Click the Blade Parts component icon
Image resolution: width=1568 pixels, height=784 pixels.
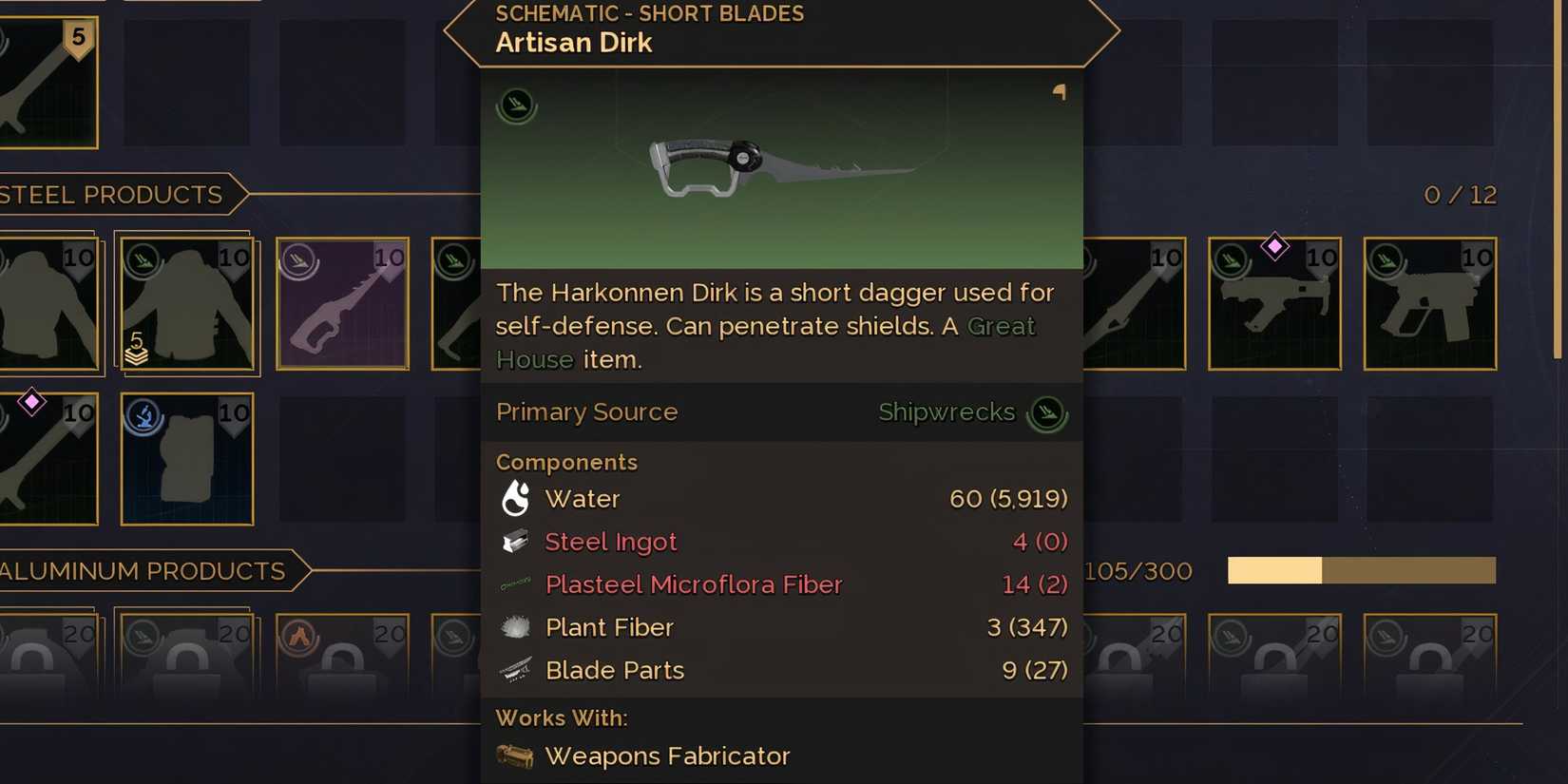[x=513, y=668]
